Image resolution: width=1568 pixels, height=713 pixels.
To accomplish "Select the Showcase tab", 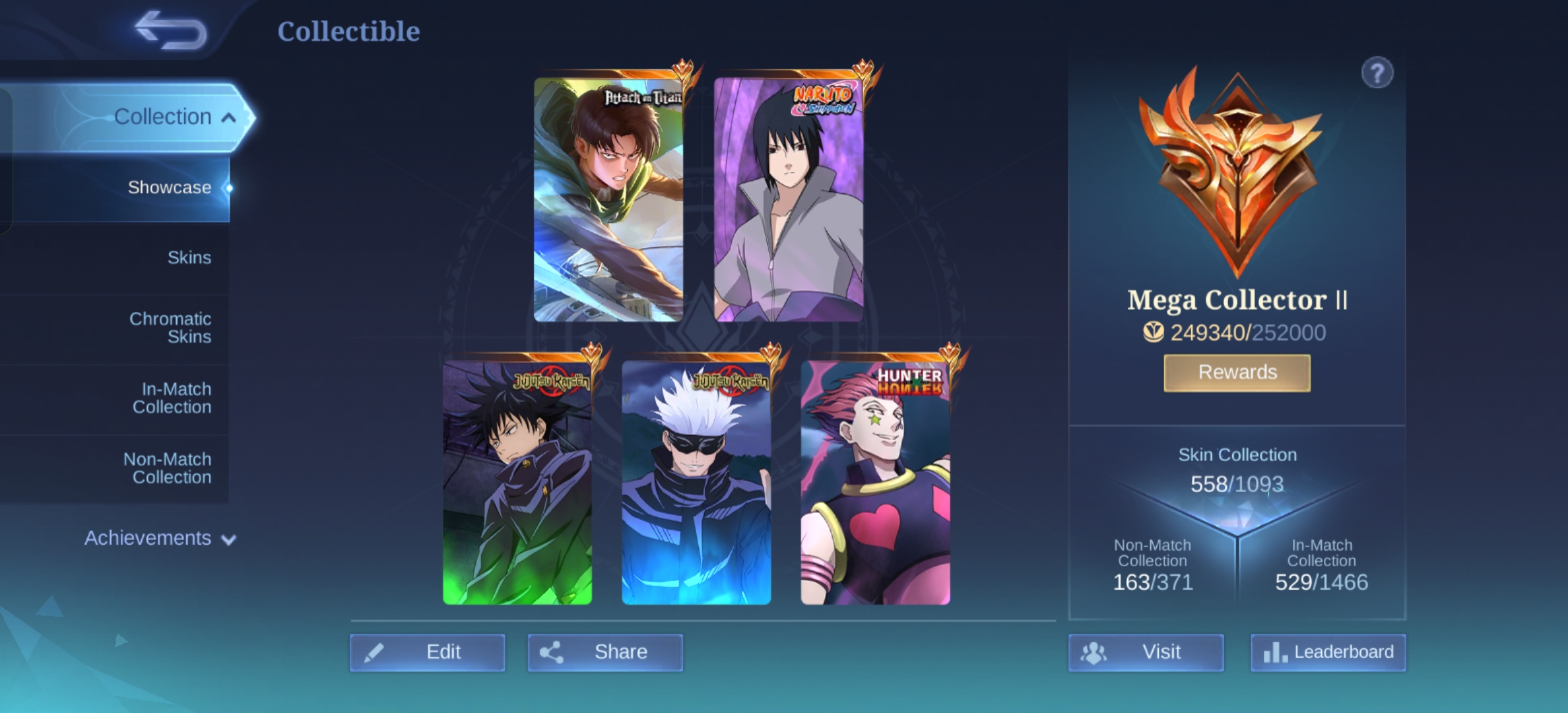I will (169, 187).
